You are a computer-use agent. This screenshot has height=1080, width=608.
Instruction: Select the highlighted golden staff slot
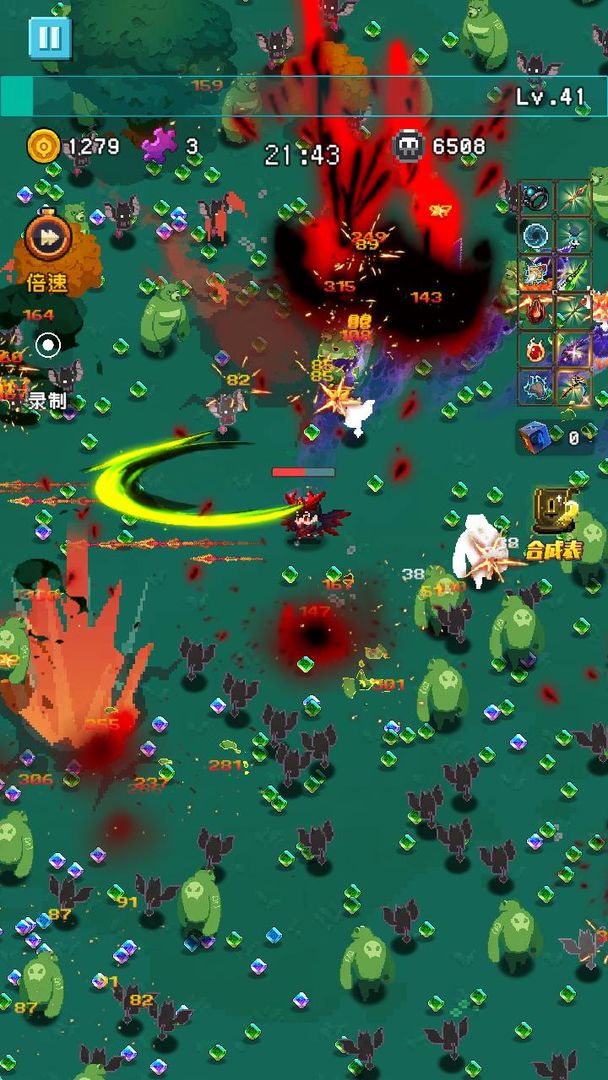click(574, 387)
